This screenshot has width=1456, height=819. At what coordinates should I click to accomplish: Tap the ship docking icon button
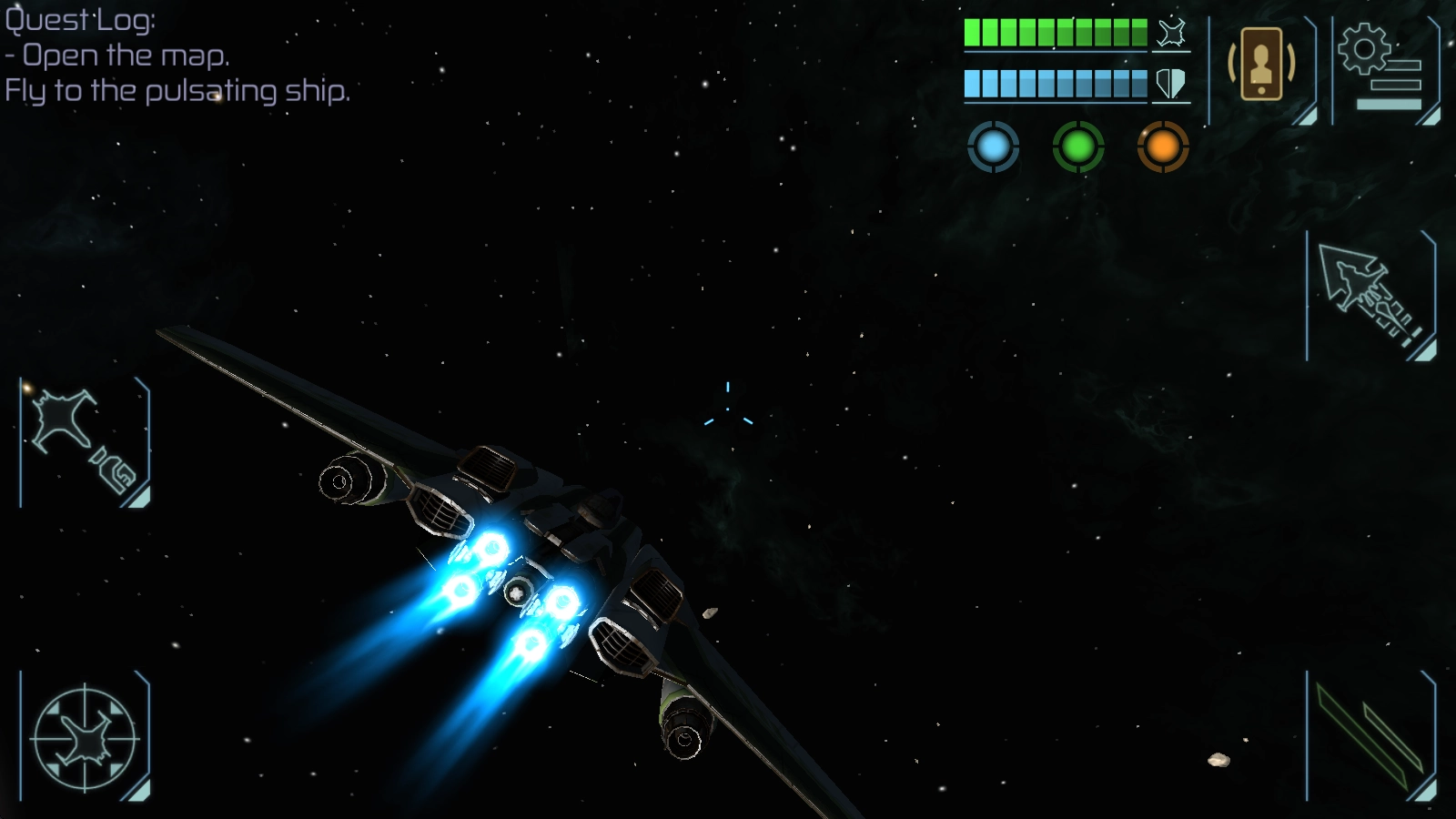click(x=85, y=441)
